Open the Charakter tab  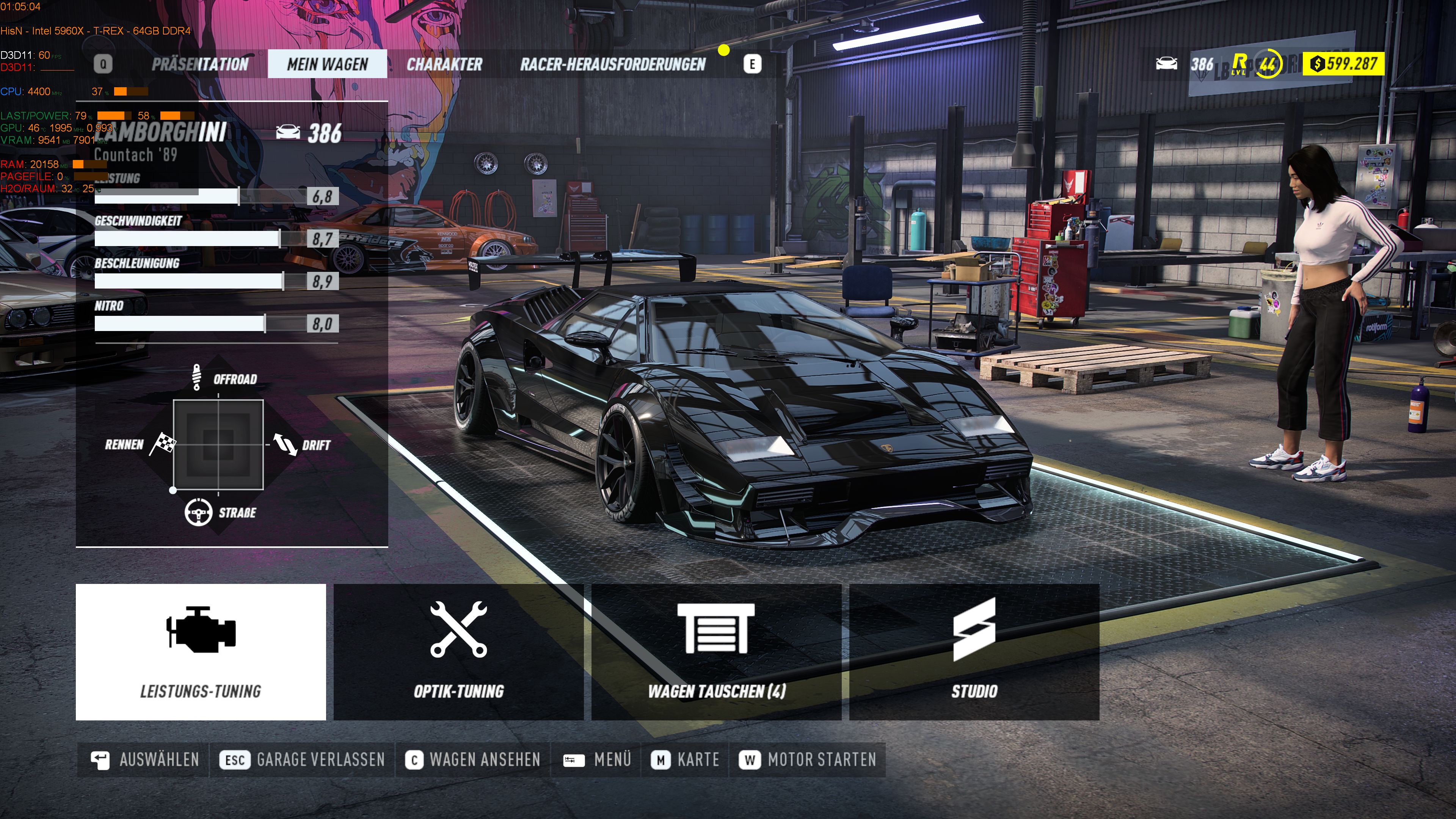444,64
